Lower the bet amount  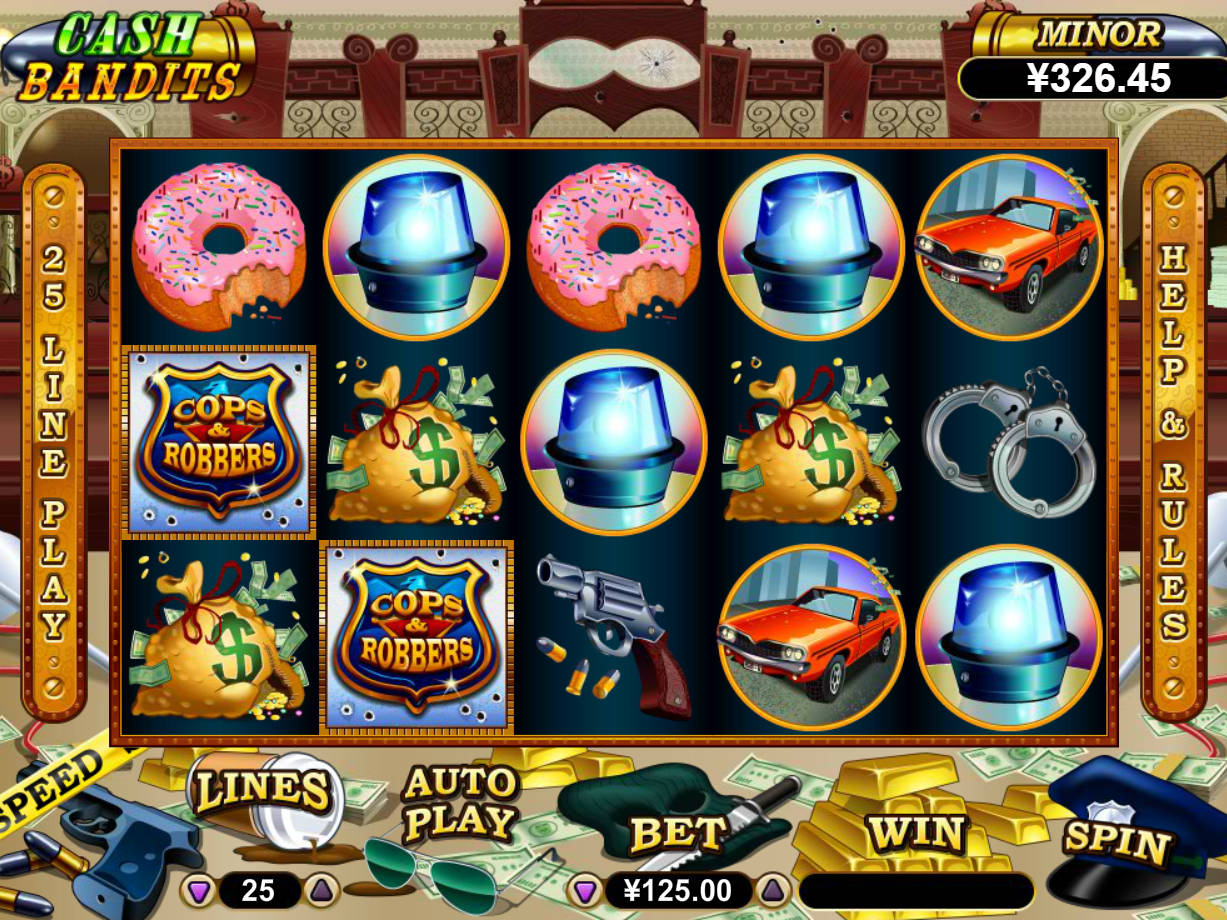(x=584, y=890)
